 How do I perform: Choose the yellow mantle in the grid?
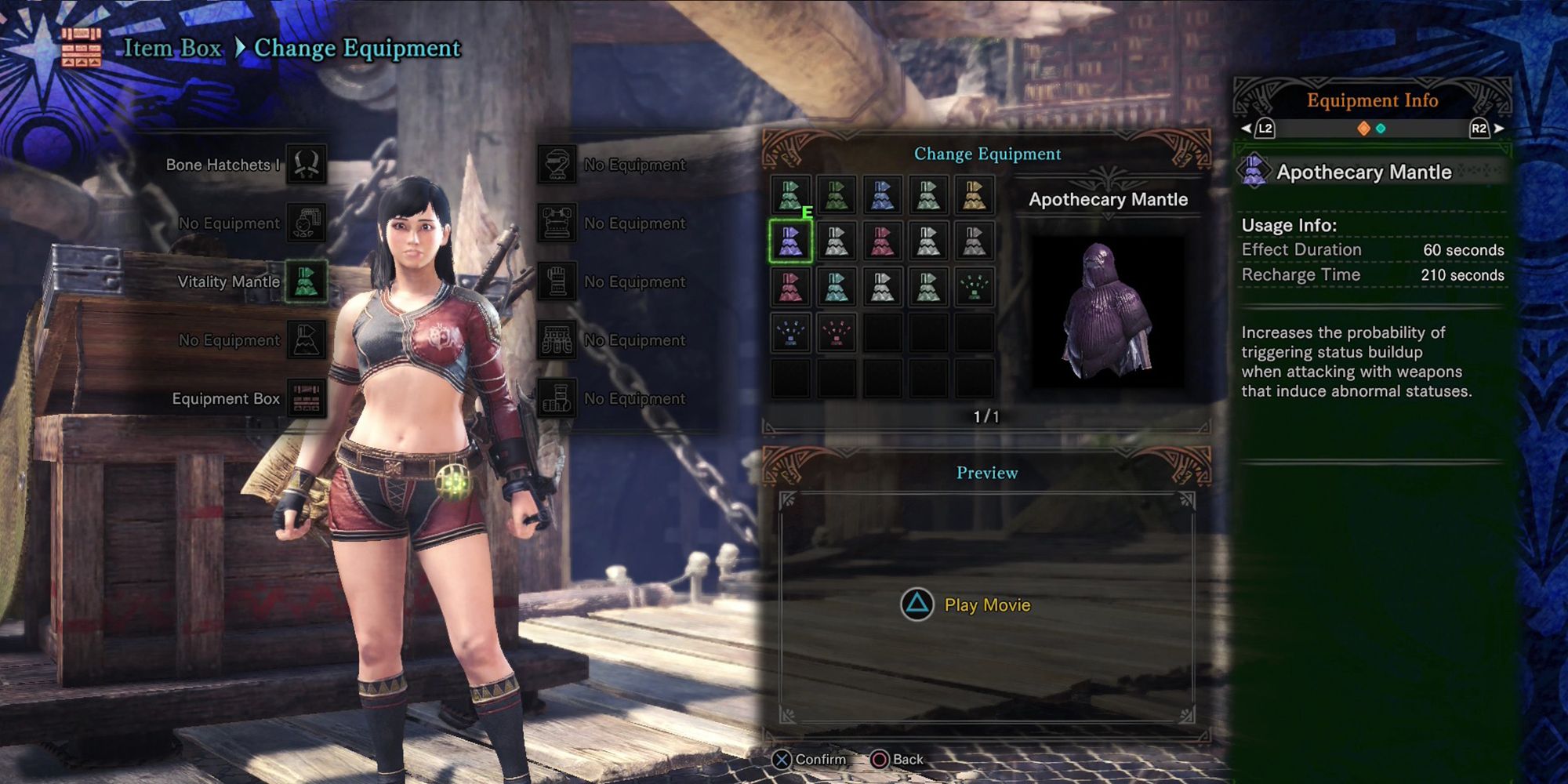click(975, 196)
